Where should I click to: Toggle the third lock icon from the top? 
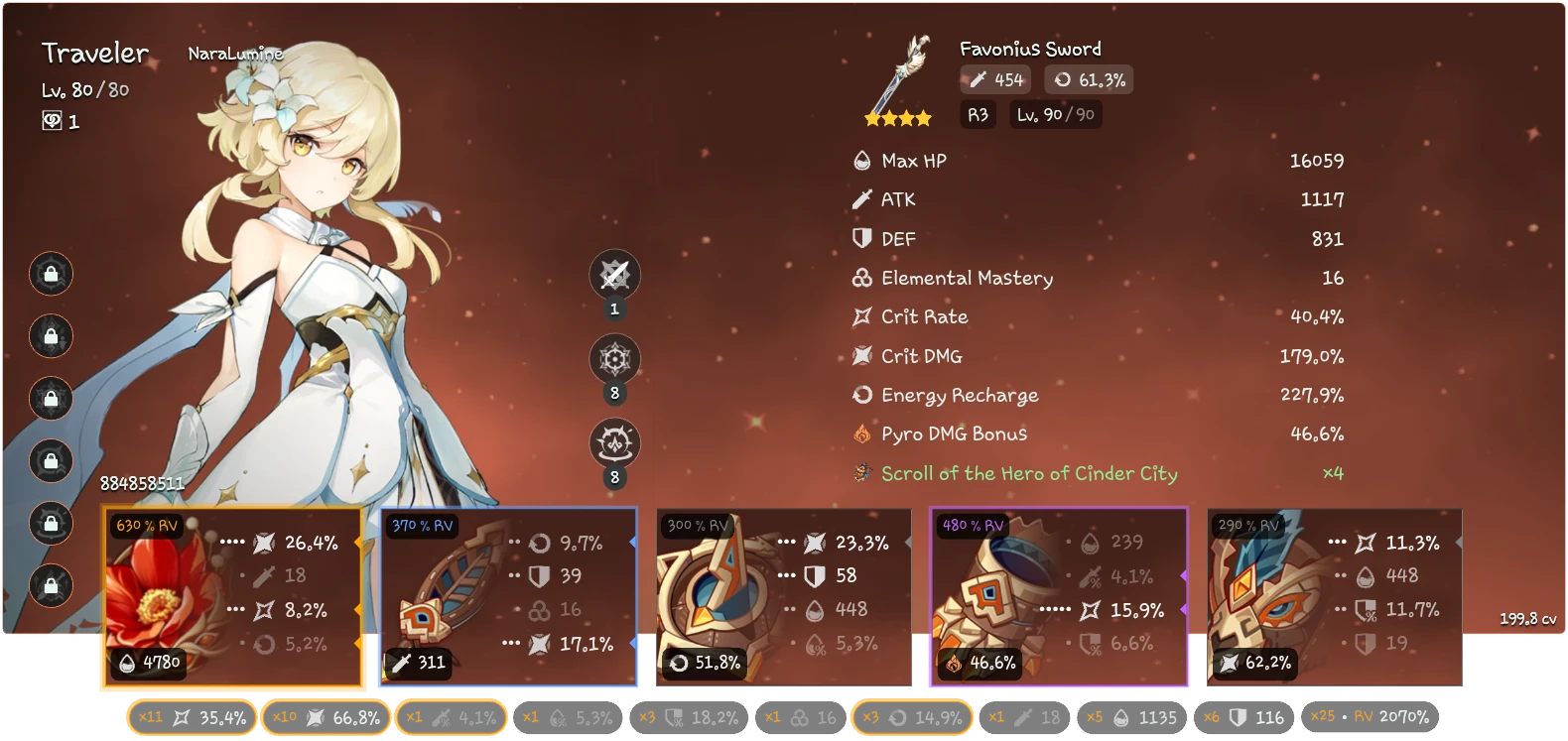51,400
